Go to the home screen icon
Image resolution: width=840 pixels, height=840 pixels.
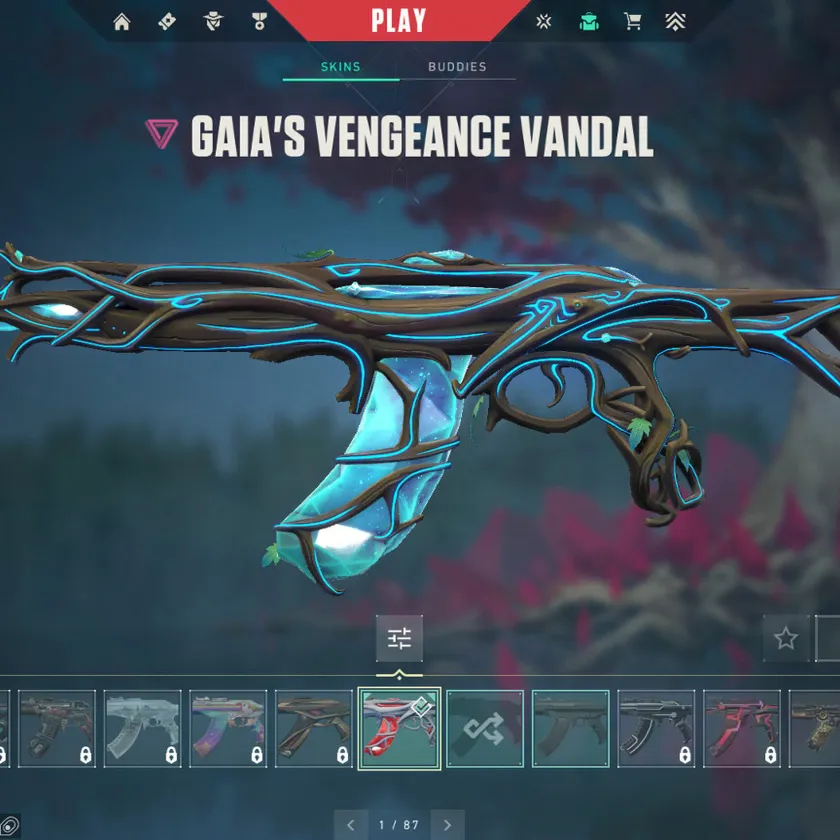coord(122,22)
